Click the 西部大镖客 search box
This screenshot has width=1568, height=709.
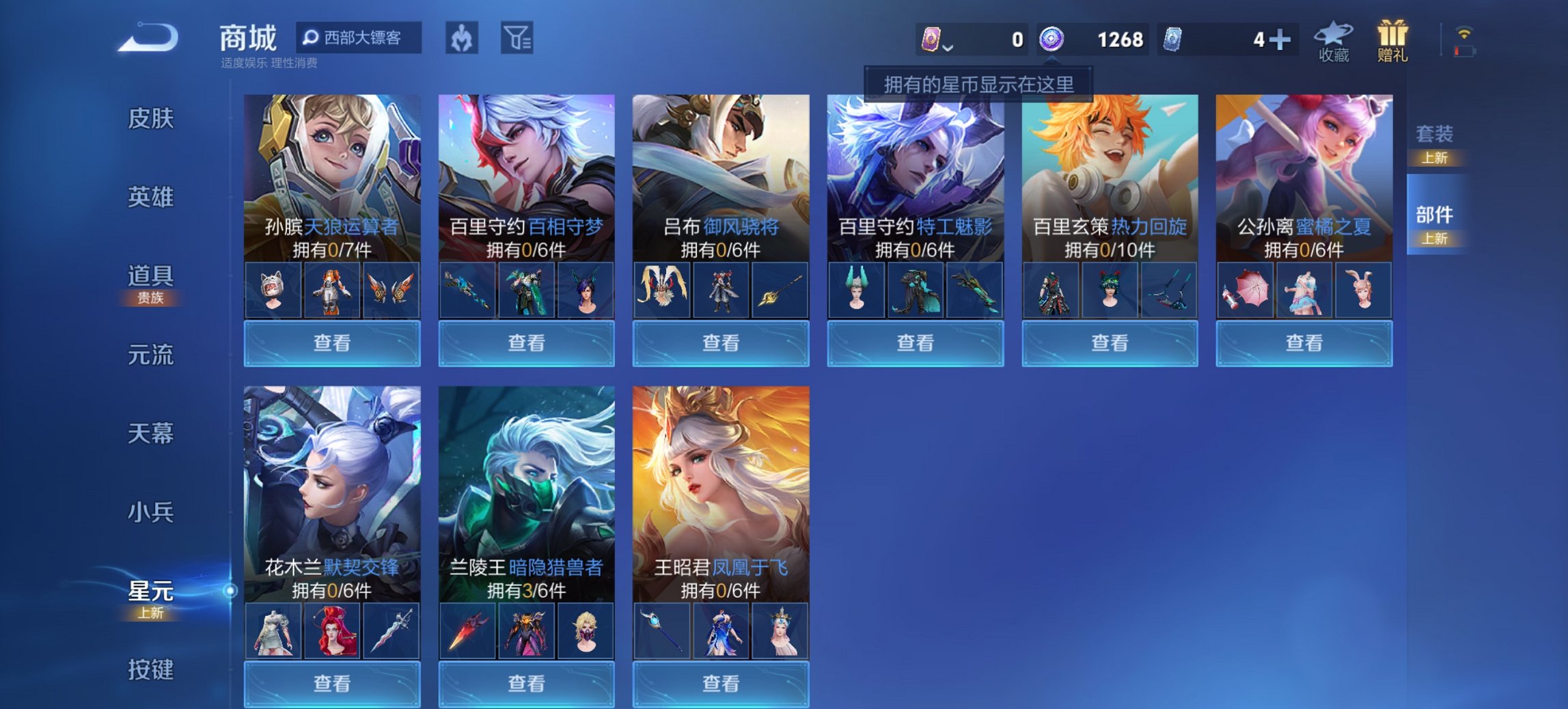click(x=361, y=39)
